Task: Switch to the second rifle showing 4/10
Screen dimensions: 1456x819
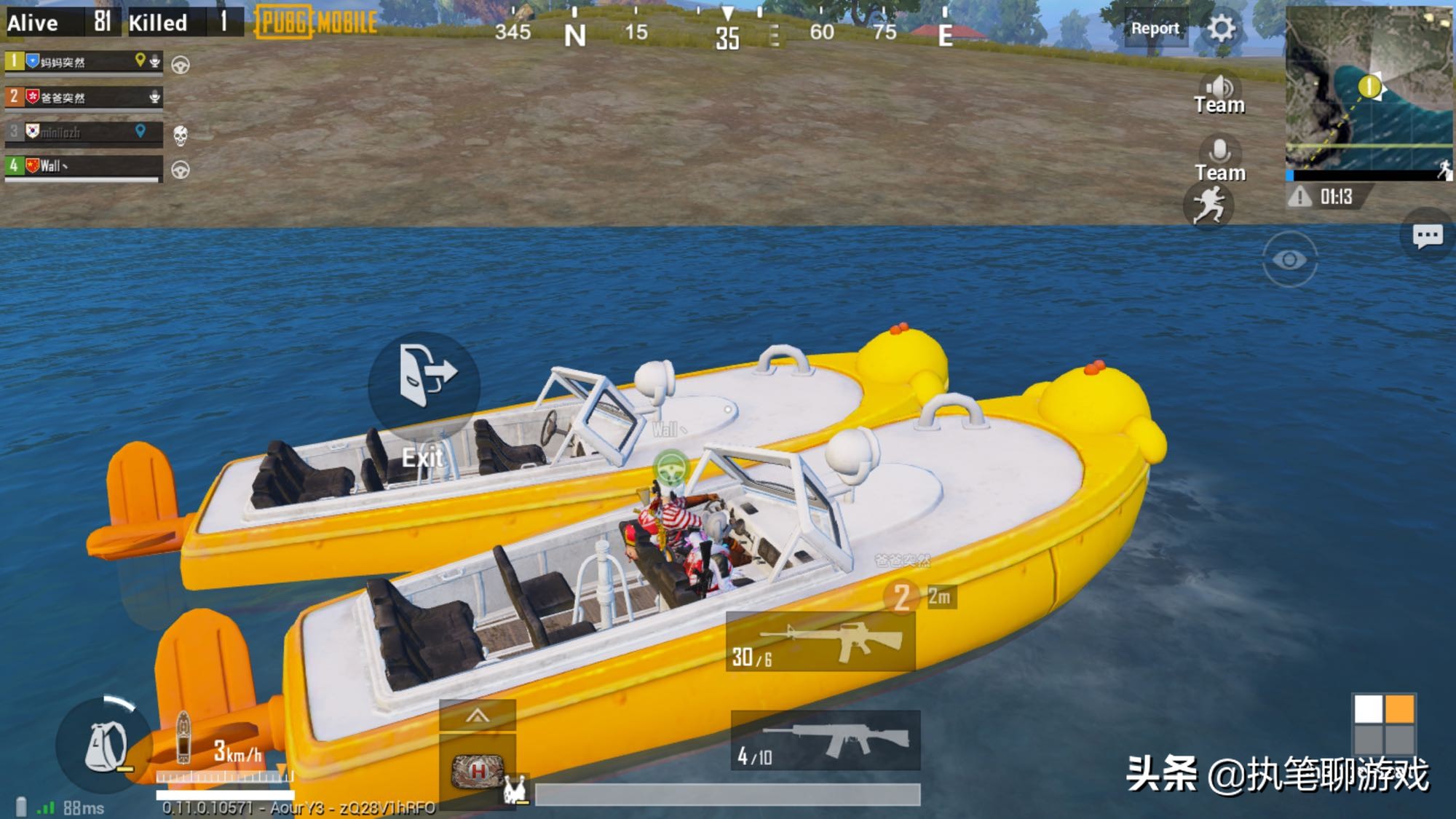Action: pyautogui.click(x=826, y=741)
